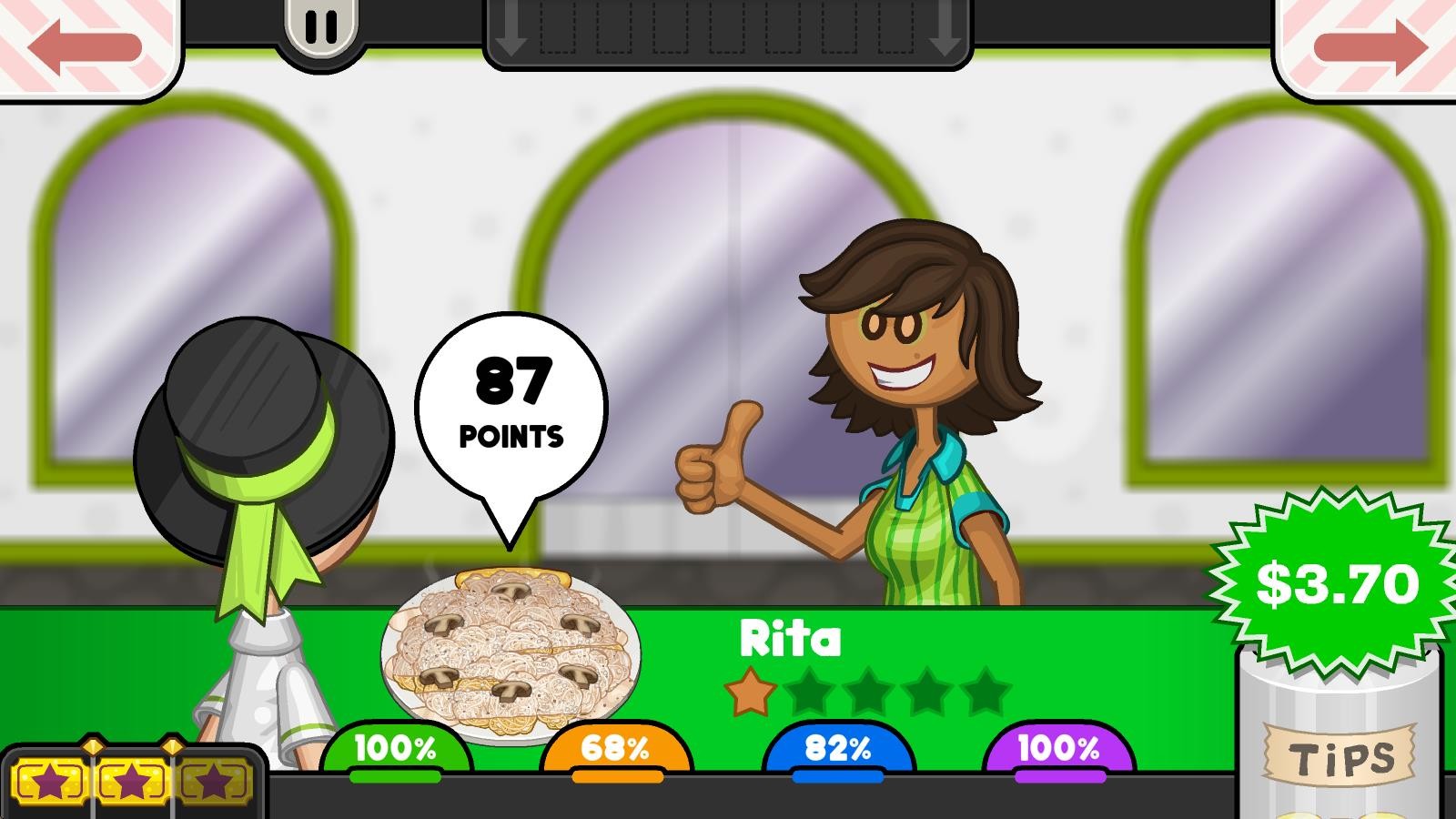Select the gold star tickets panel
1456x819 pixels.
coord(133,780)
